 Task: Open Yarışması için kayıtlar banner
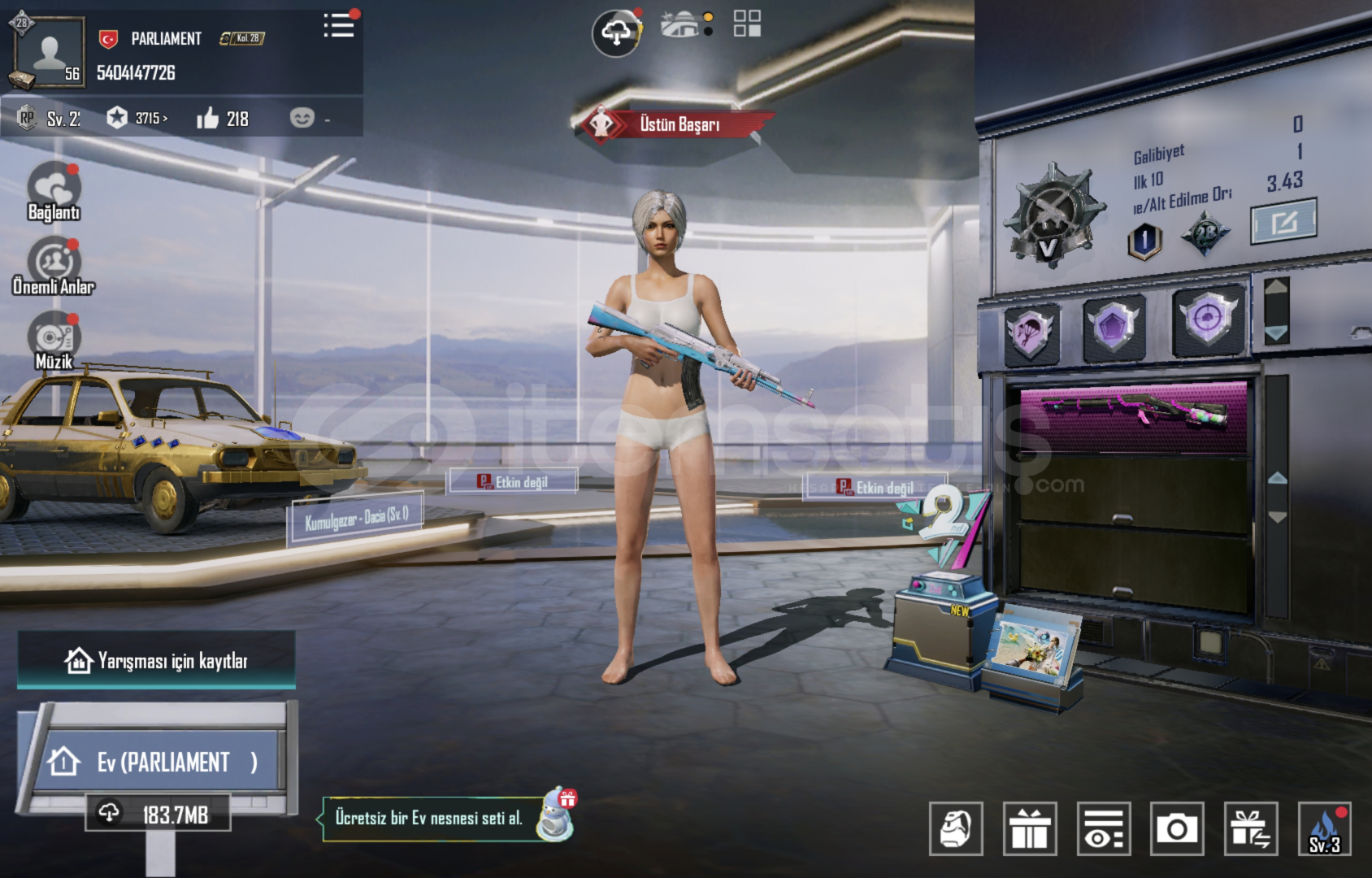point(156,661)
